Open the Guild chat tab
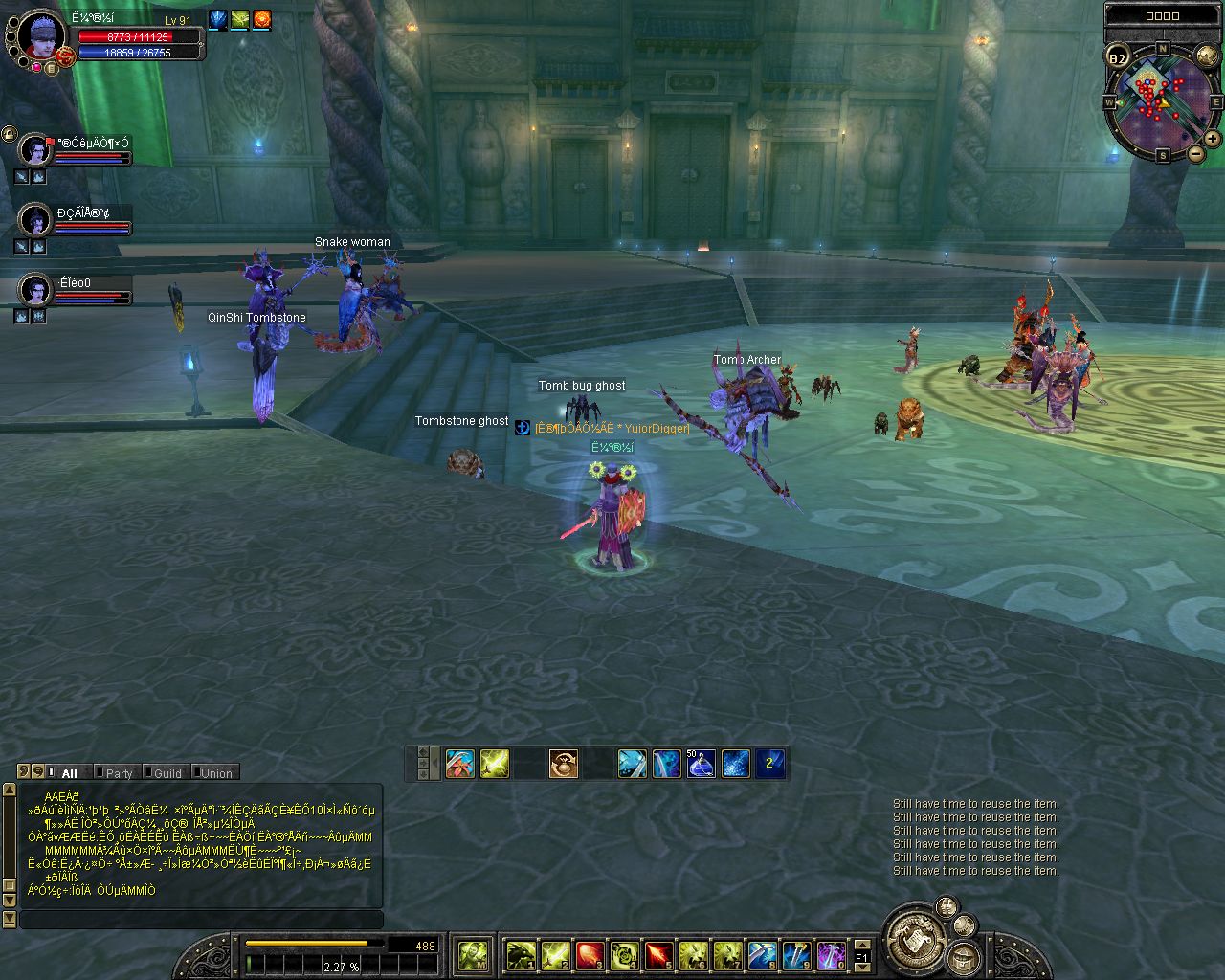The image size is (1225, 980). pos(167,773)
